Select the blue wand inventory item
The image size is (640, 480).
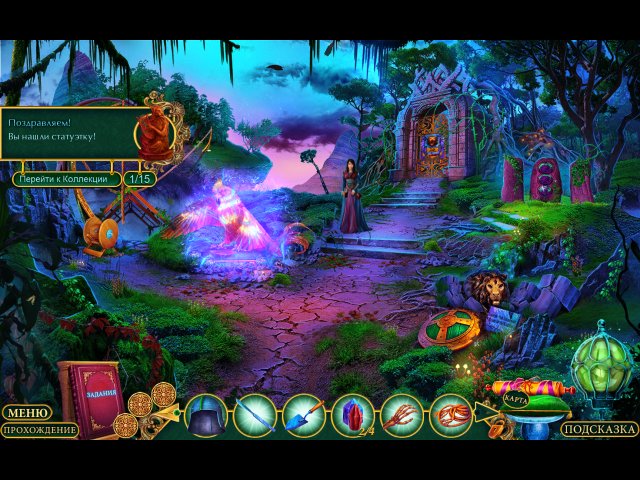(x=255, y=415)
